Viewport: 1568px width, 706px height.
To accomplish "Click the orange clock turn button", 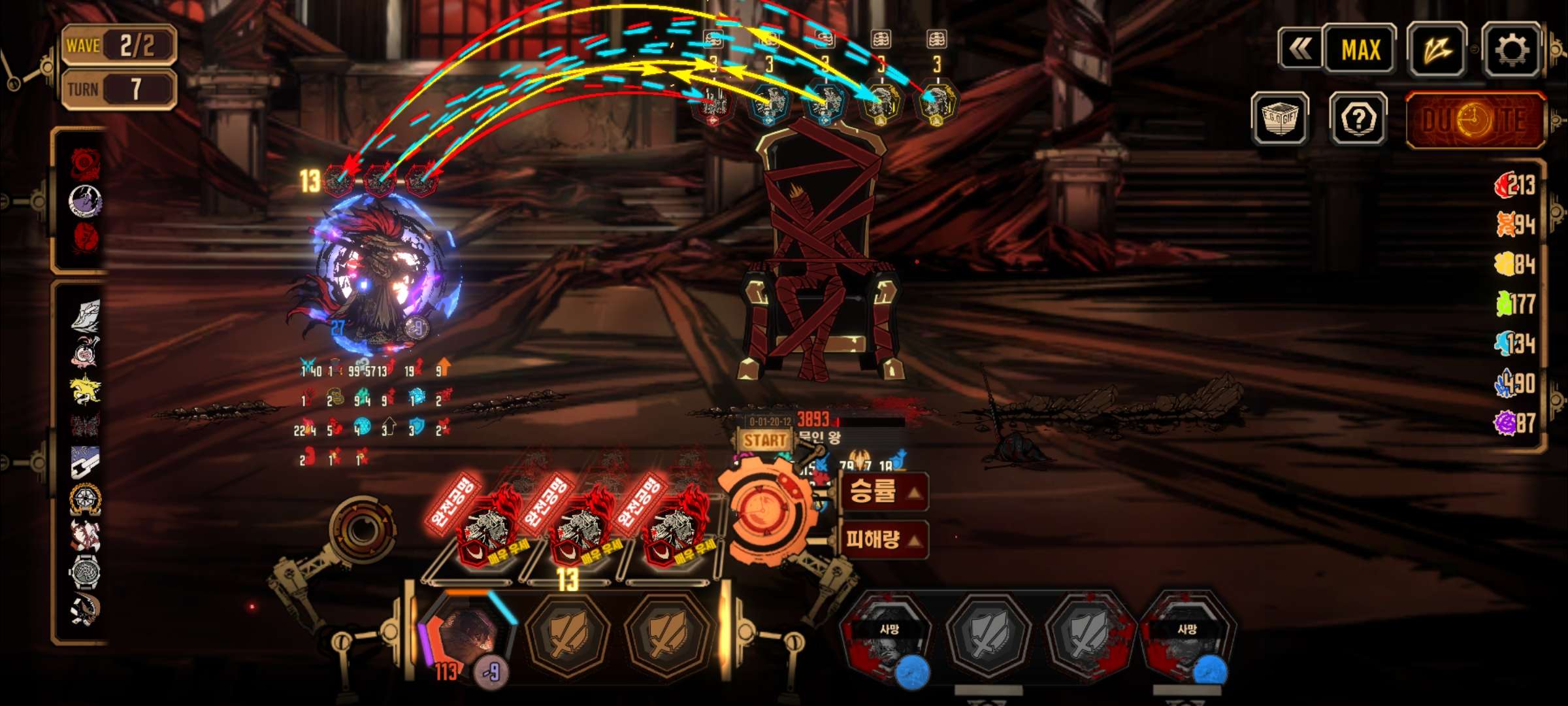I will coord(763,510).
